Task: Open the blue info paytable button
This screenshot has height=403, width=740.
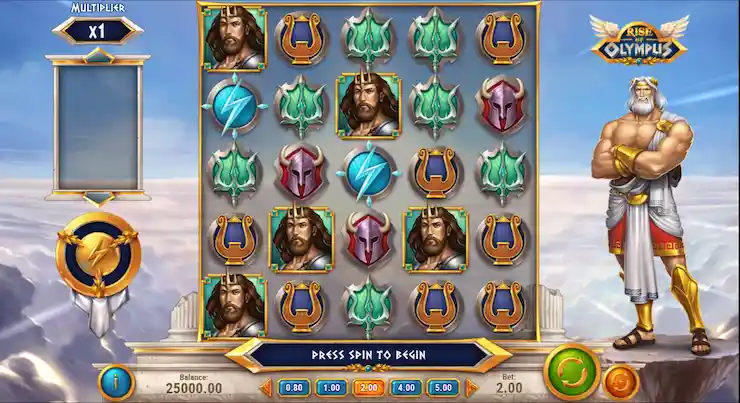Action: [115, 382]
